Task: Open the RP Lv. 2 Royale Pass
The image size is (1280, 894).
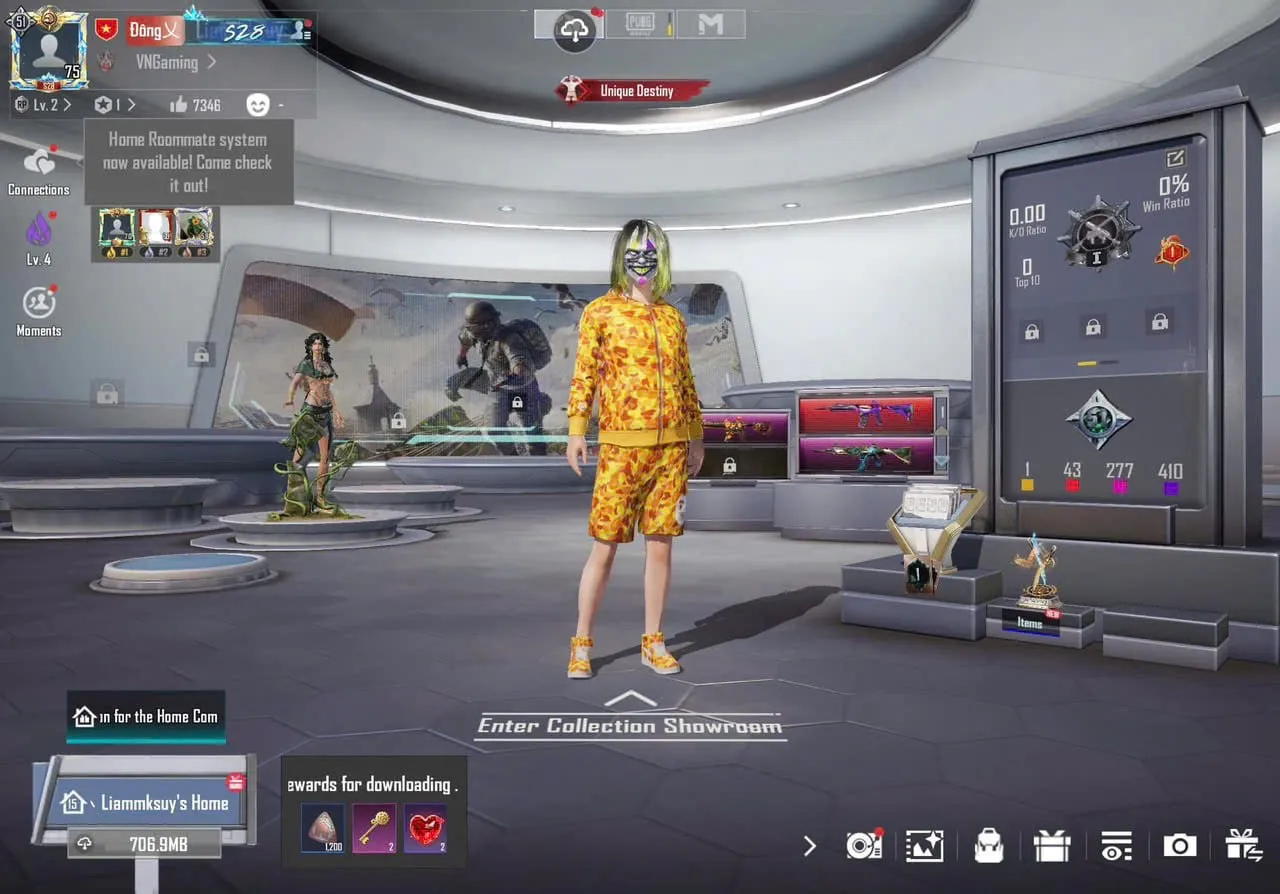Action: [42, 104]
